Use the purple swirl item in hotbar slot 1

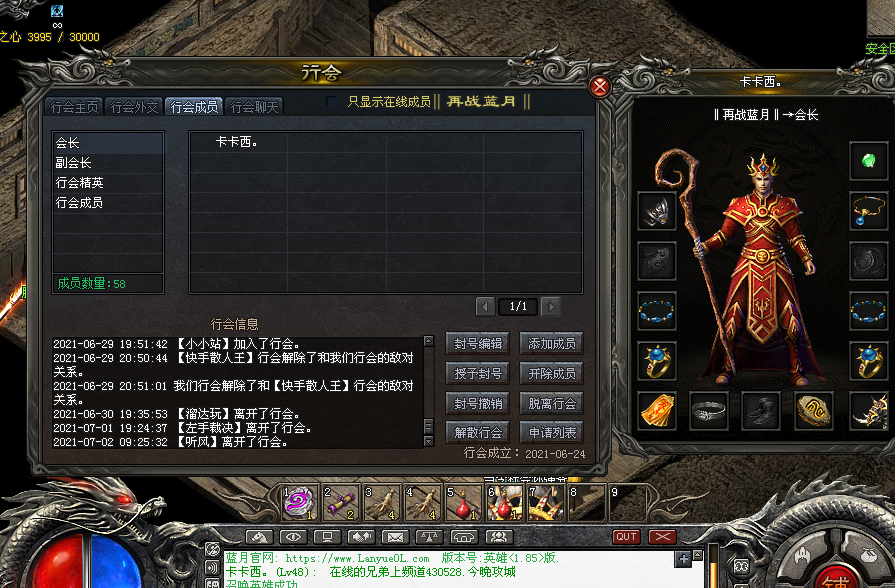(300, 503)
